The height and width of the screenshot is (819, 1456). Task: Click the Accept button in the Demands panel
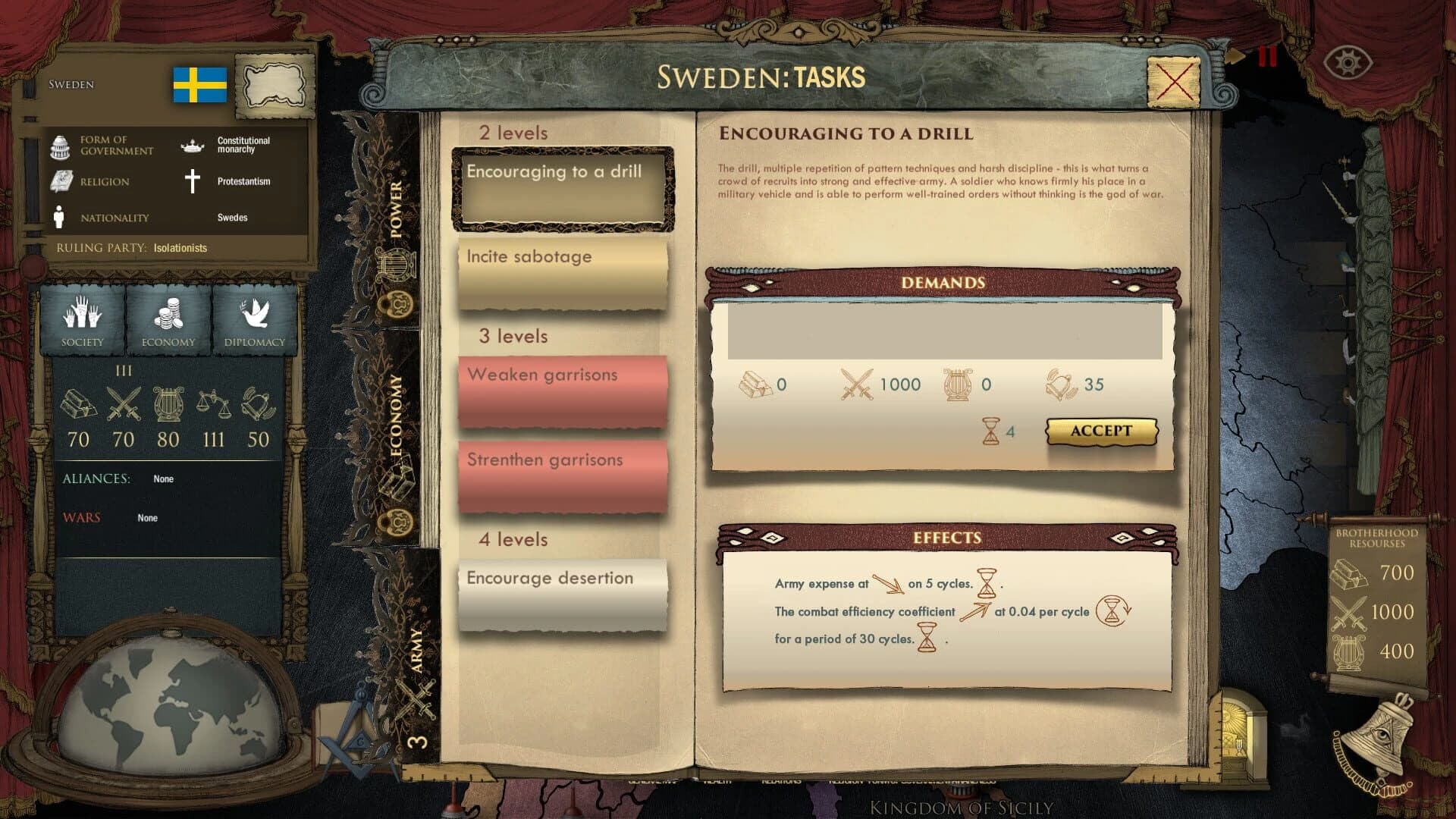click(x=1102, y=431)
